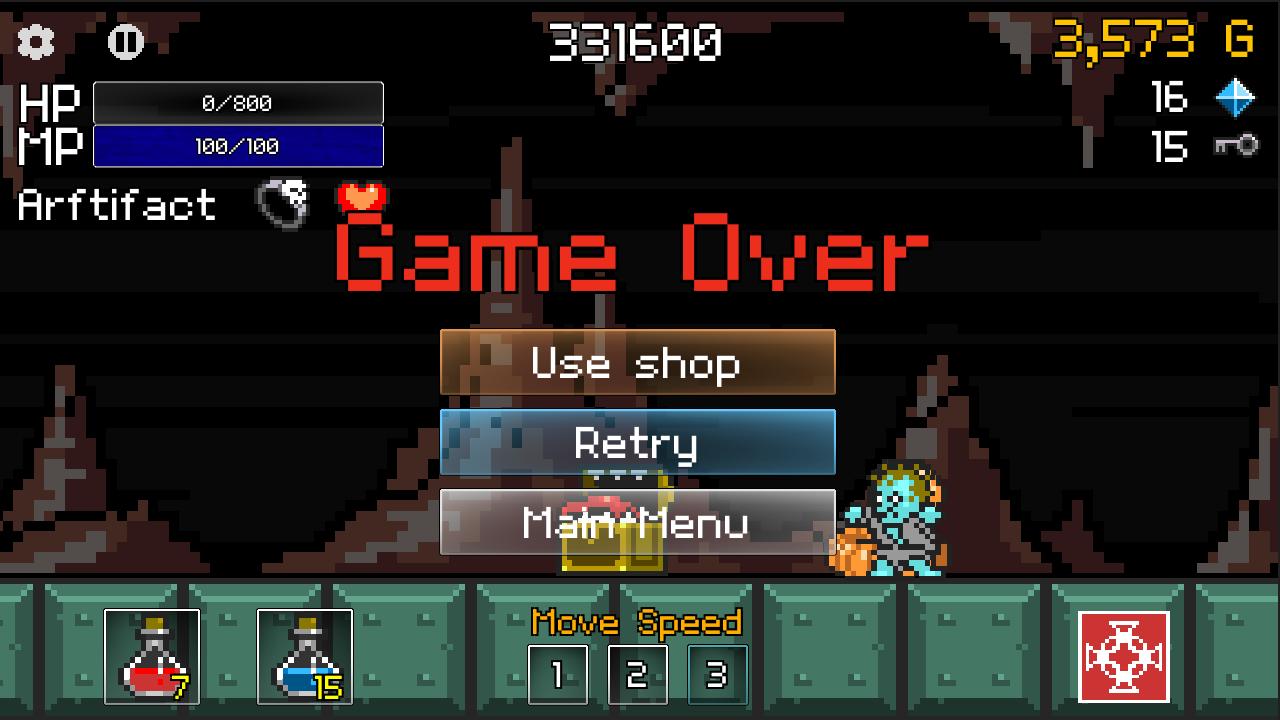
Task: Open the shop with Use shop button
Action: click(637, 363)
